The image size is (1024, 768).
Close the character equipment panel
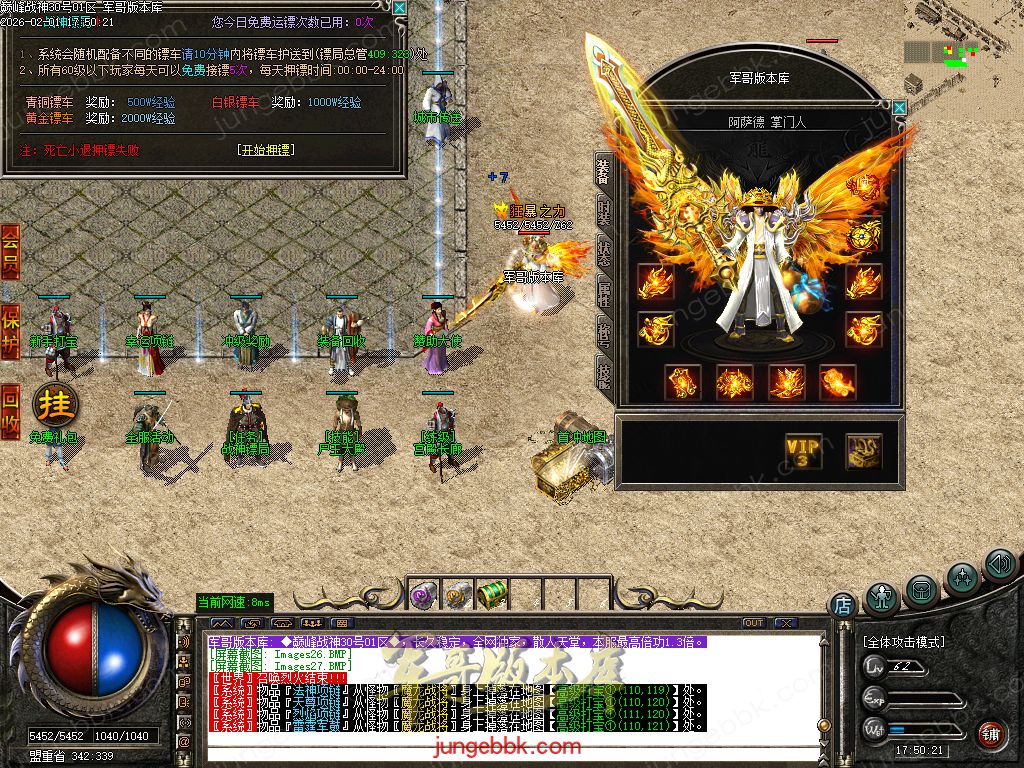click(899, 107)
